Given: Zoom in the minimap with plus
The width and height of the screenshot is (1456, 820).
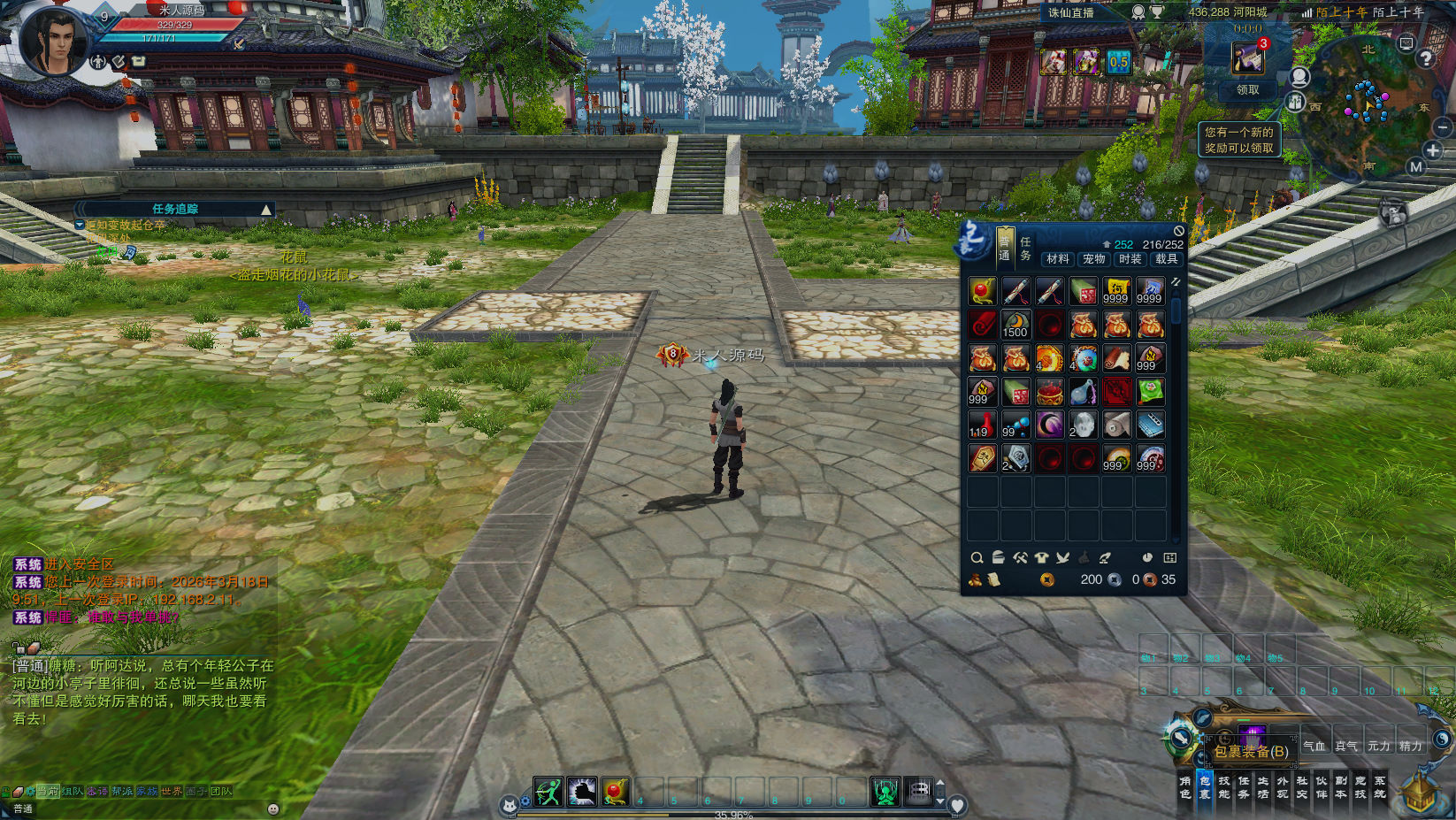Looking at the screenshot, I should pyautogui.click(x=1433, y=150).
